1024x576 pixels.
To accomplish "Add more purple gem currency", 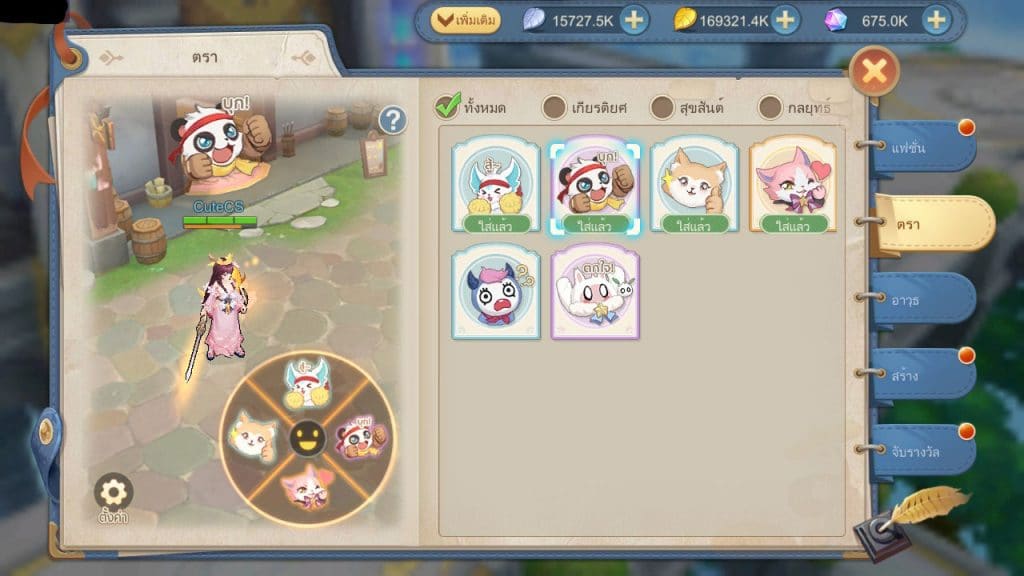I will [x=936, y=21].
